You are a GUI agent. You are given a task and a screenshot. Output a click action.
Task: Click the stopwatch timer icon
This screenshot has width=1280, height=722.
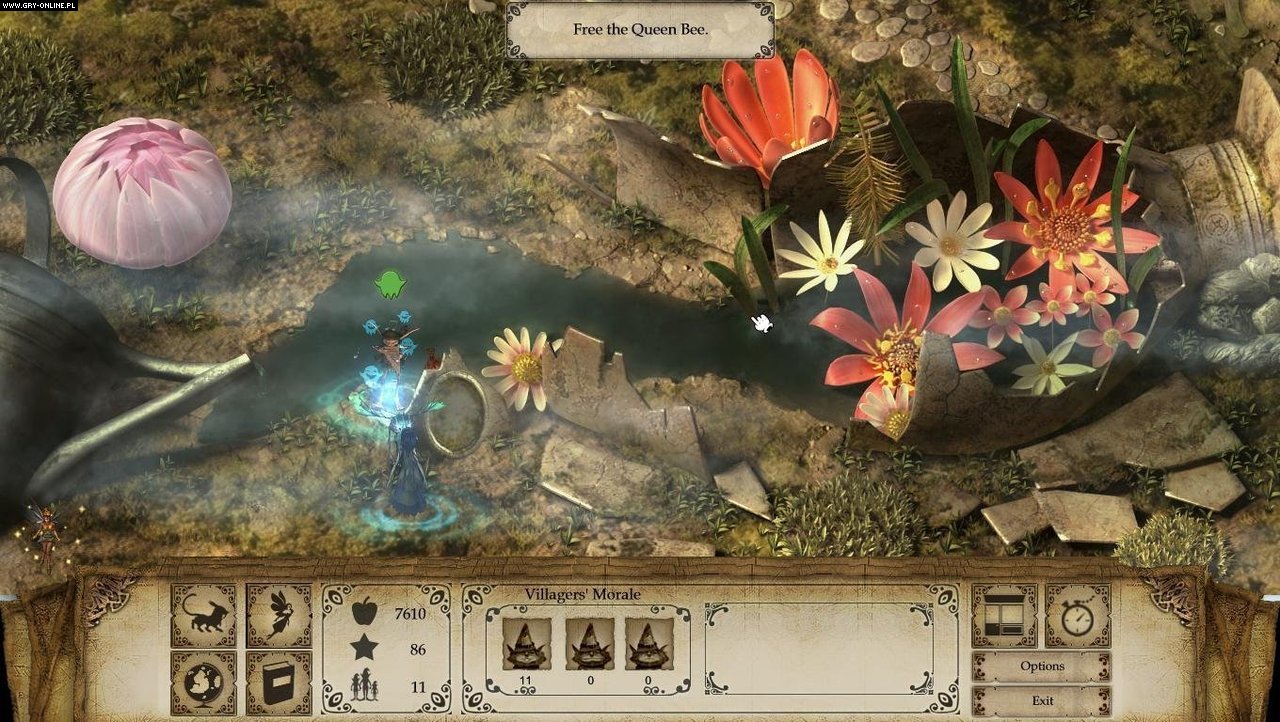click(x=1077, y=616)
